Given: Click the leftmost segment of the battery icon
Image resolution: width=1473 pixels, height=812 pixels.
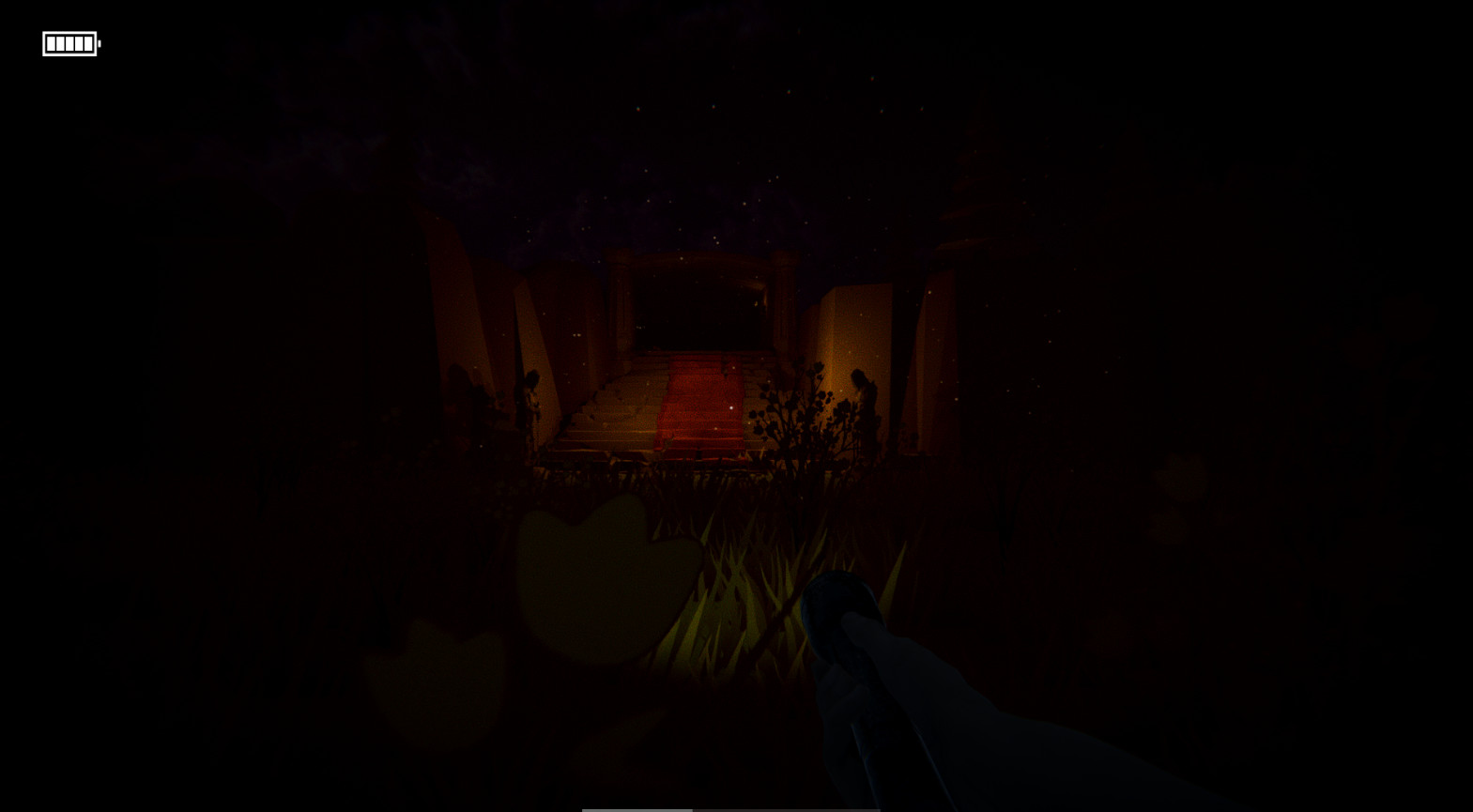Looking at the screenshot, I should pos(52,43).
